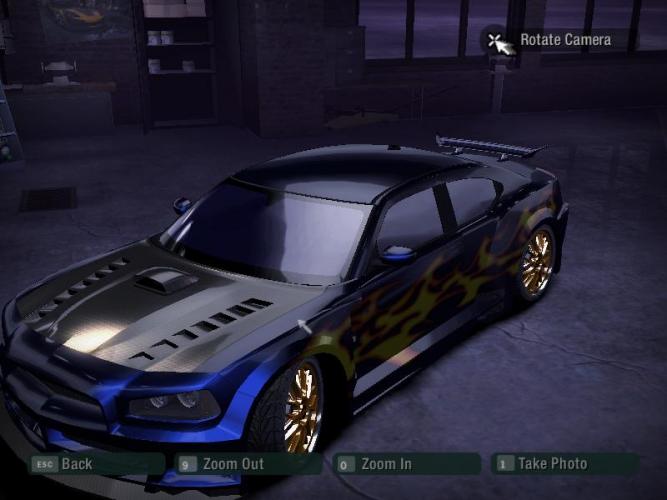
Task: Take a photo of the car
Action: [551, 464]
